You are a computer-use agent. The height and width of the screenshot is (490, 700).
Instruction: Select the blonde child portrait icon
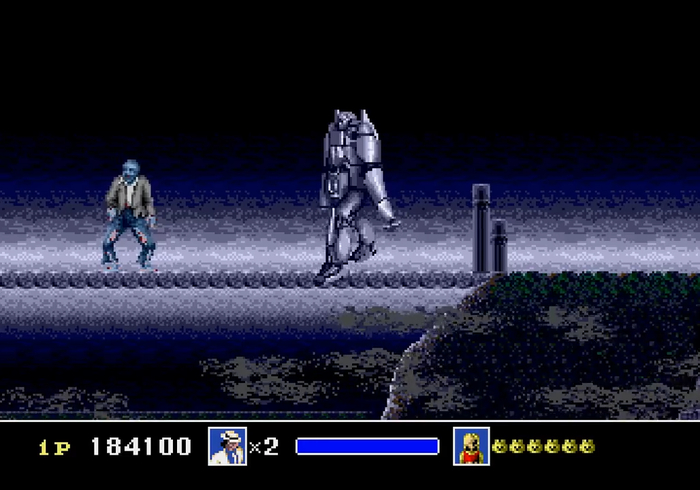tap(470, 446)
